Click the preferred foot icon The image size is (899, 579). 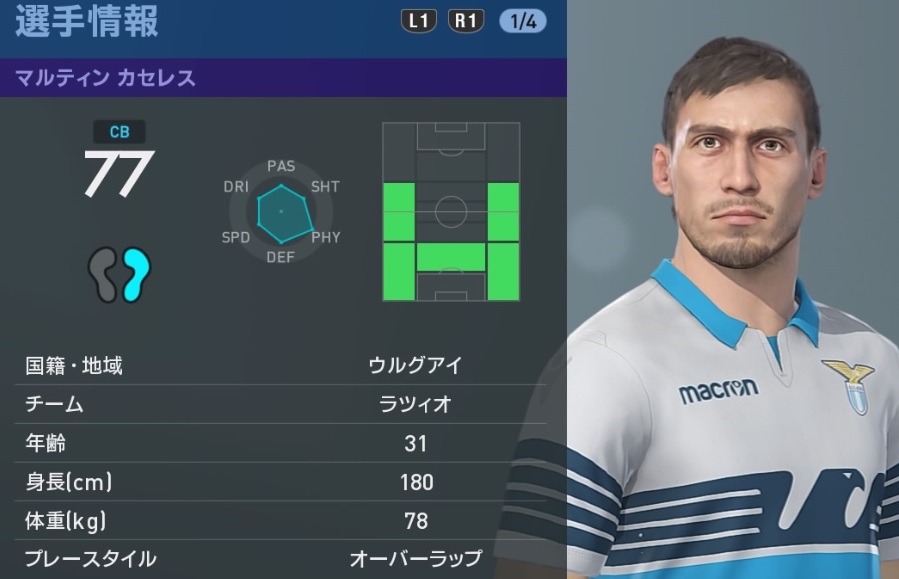tap(118, 275)
